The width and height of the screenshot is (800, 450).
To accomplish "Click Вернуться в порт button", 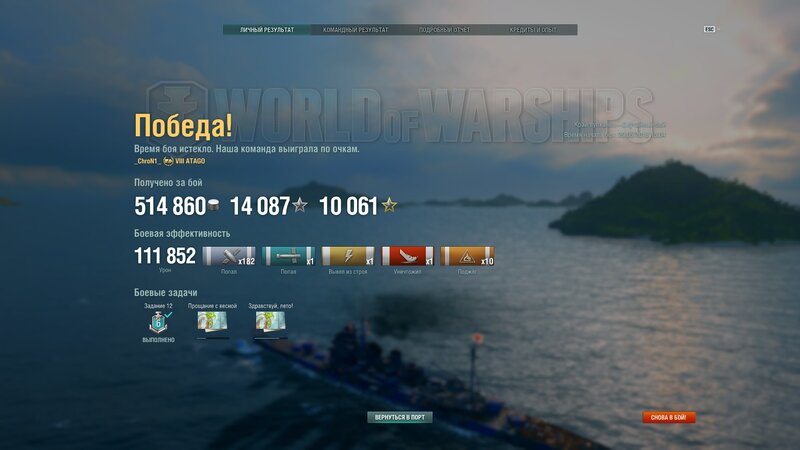I will (x=400, y=417).
